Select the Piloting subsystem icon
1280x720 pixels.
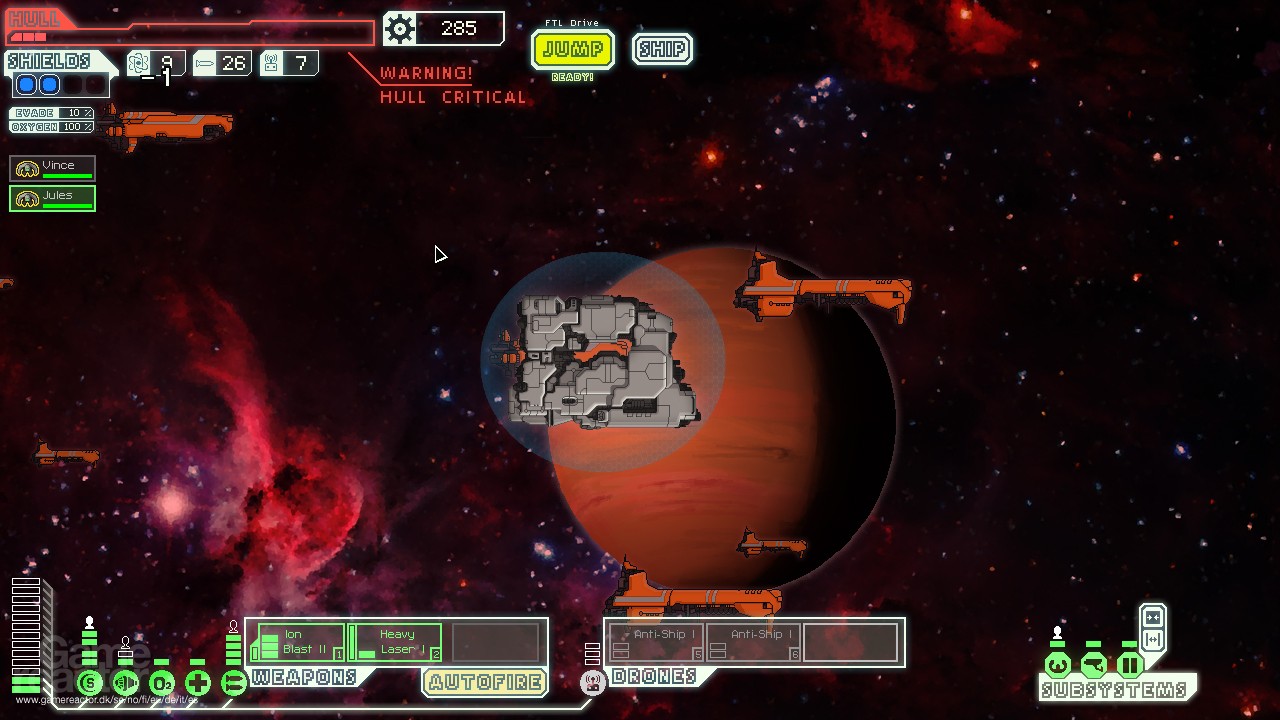(x=1058, y=666)
